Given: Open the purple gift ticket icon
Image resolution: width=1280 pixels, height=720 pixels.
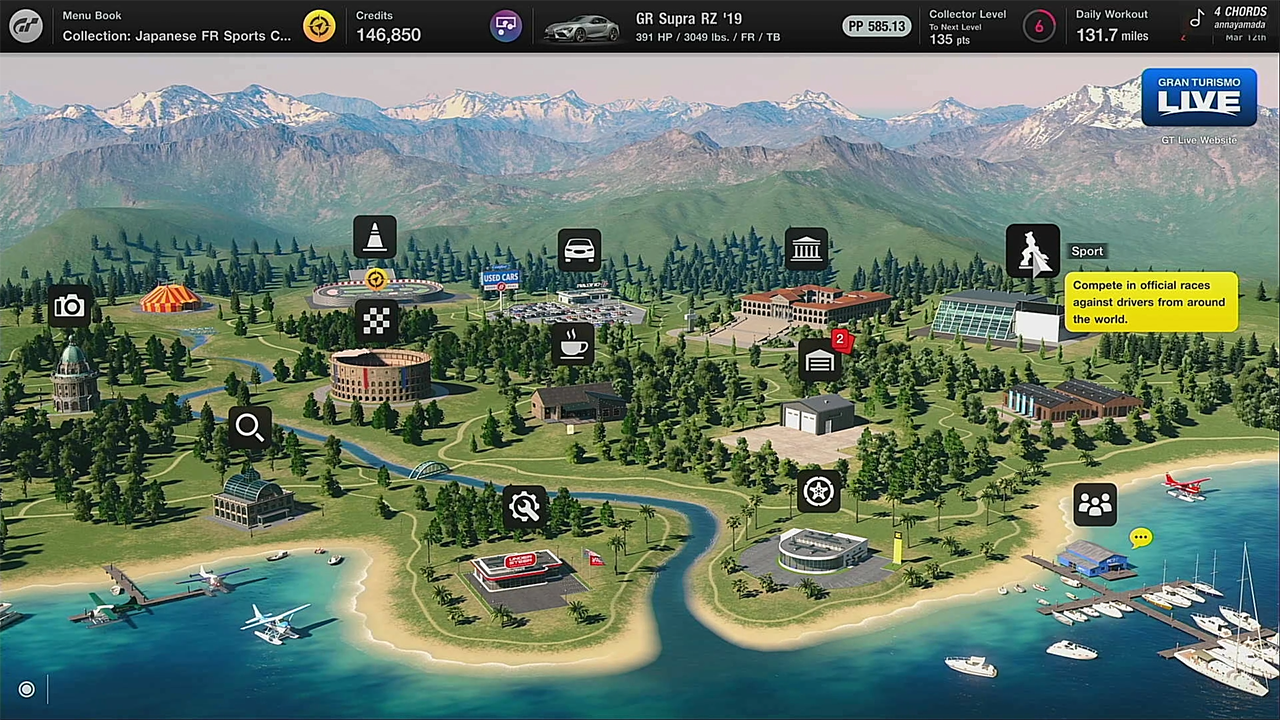Looking at the screenshot, I should (506, 26).
